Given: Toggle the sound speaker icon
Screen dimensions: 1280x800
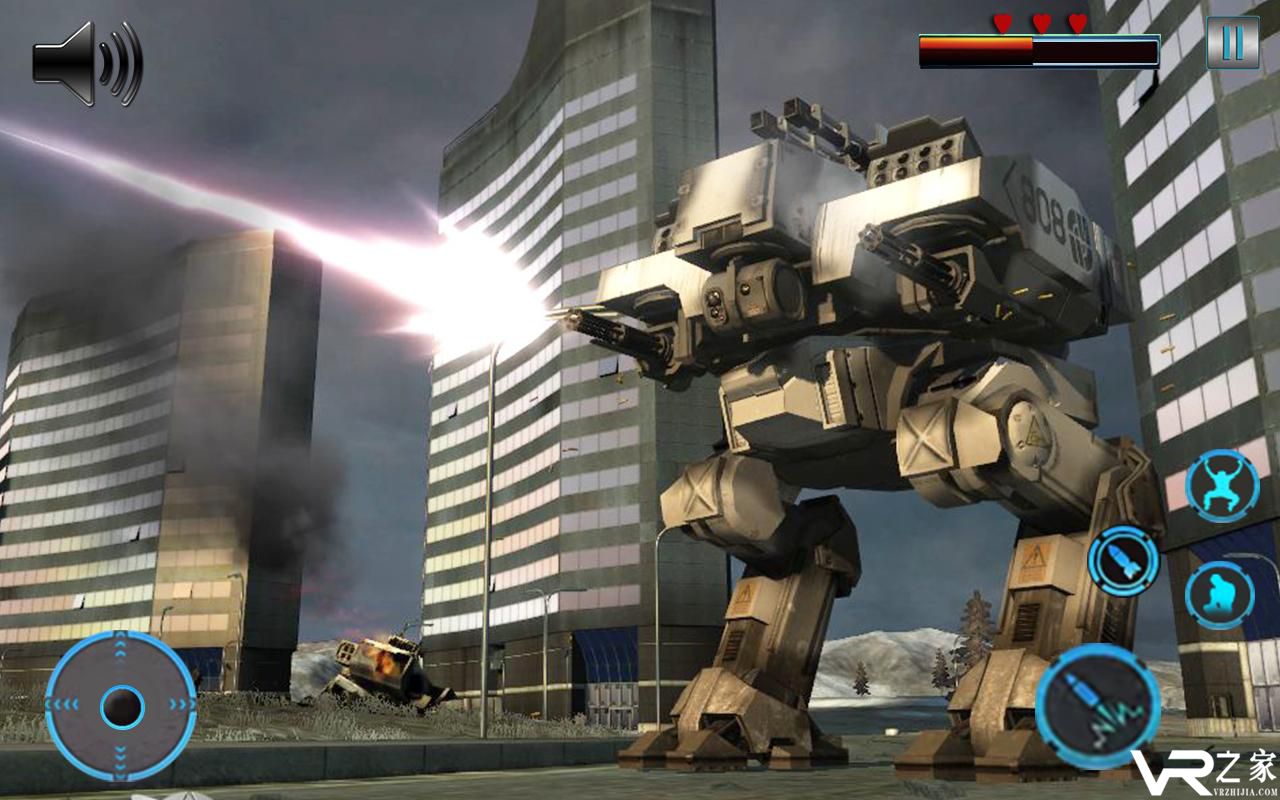Looking at the screenshot, I should [87, 62].
